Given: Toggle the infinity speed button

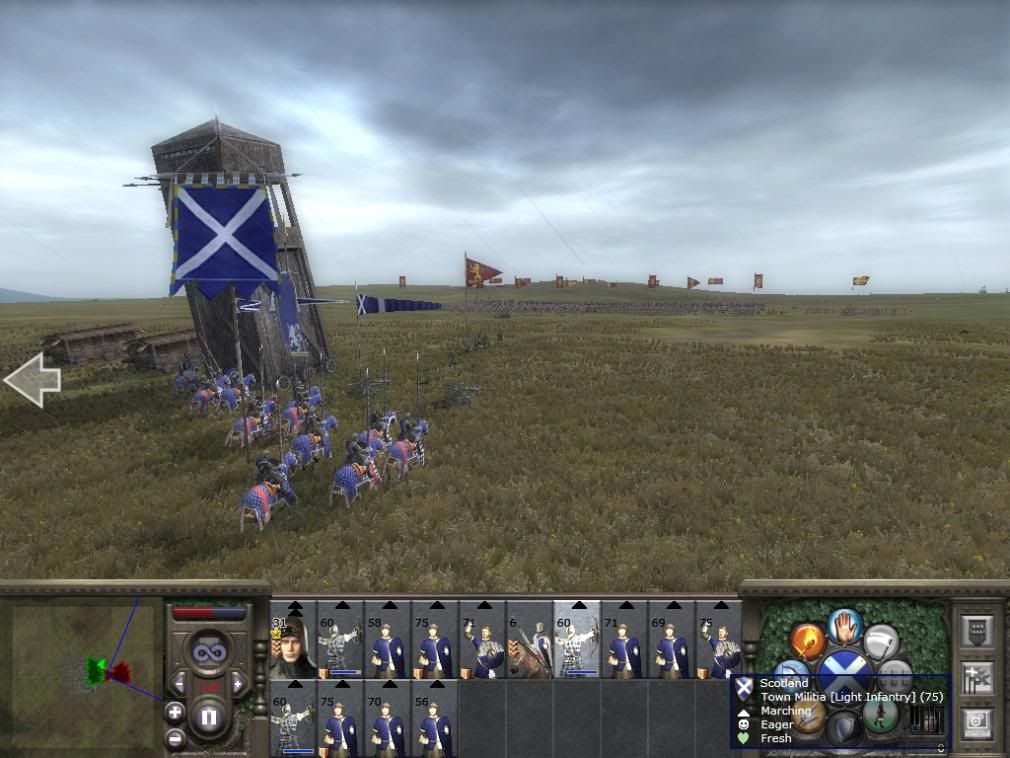Looking at the screenshot, I should [x=209, y=653].
